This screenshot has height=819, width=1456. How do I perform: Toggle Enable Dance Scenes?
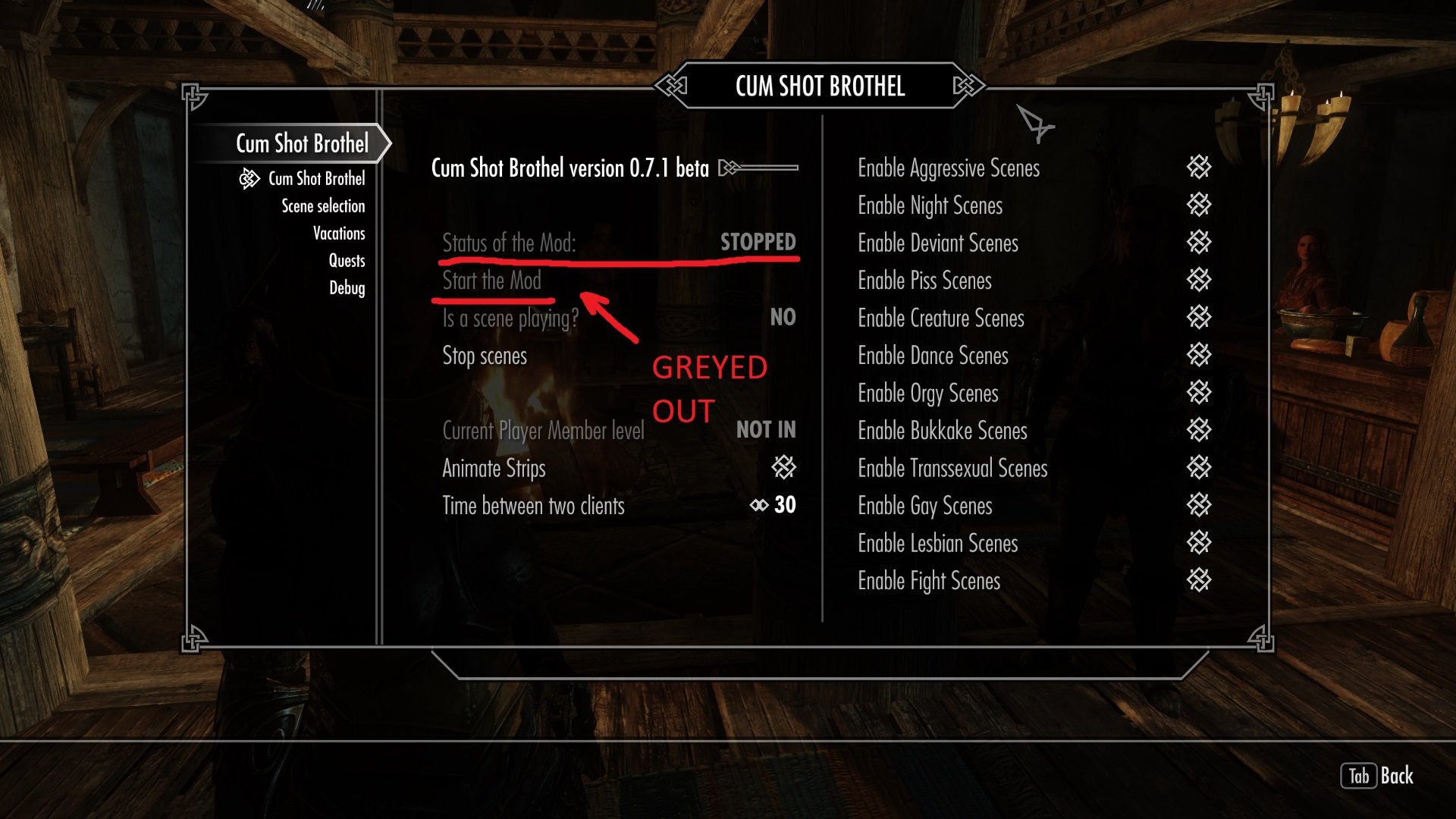tap(1199, 355)
